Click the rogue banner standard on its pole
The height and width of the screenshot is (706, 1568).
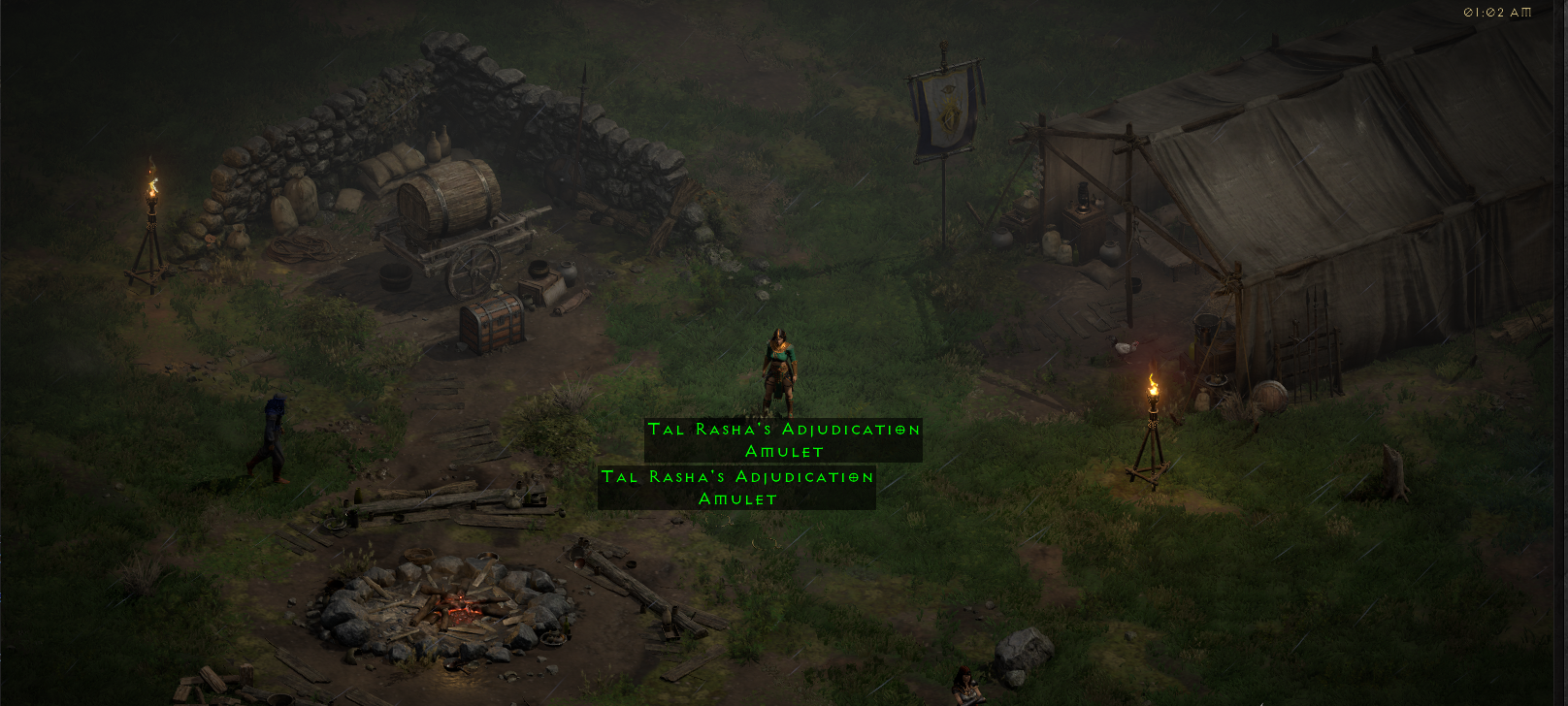pos(946,107)
